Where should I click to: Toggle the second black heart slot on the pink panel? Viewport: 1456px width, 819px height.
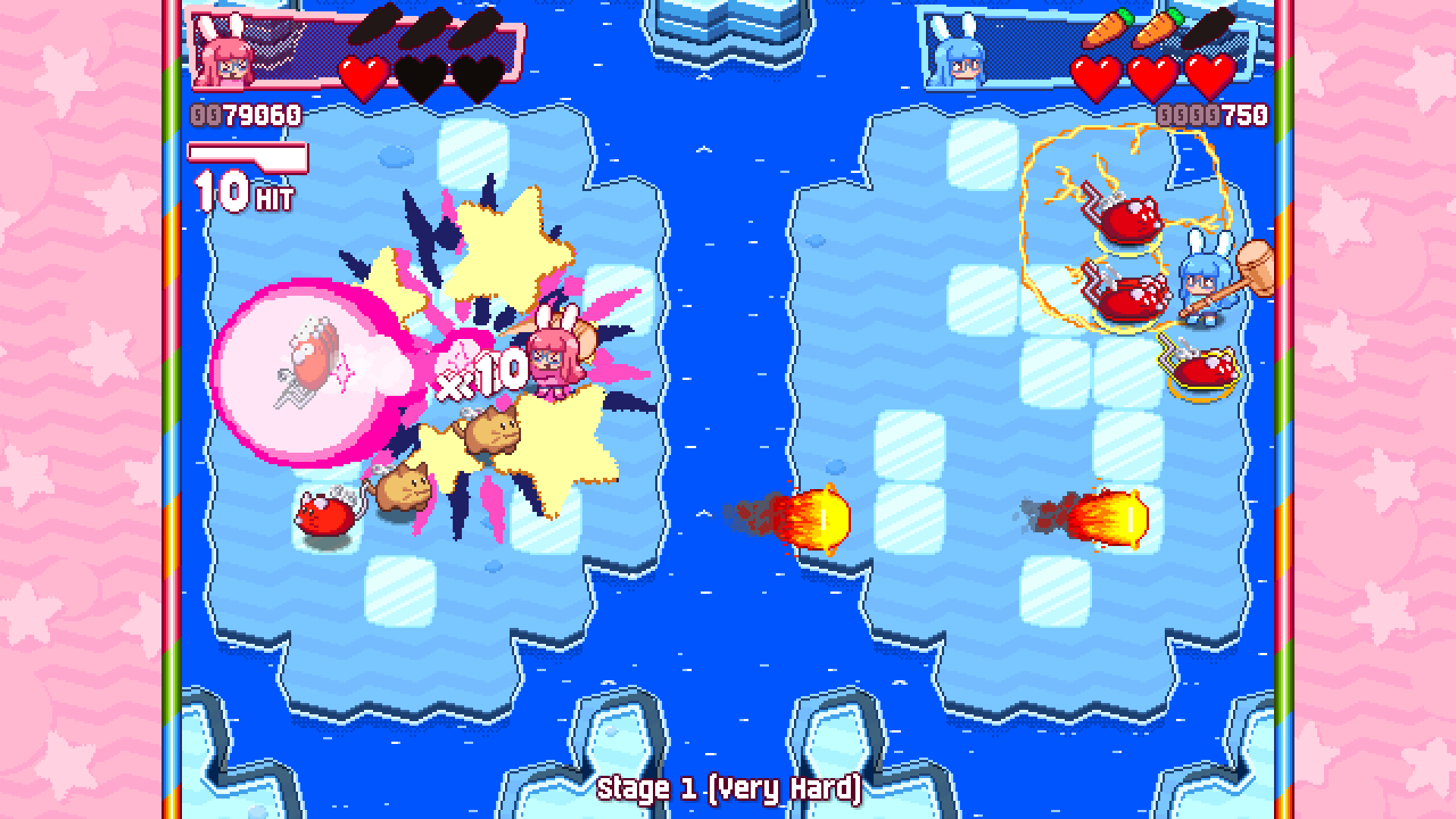pos(475,76)
